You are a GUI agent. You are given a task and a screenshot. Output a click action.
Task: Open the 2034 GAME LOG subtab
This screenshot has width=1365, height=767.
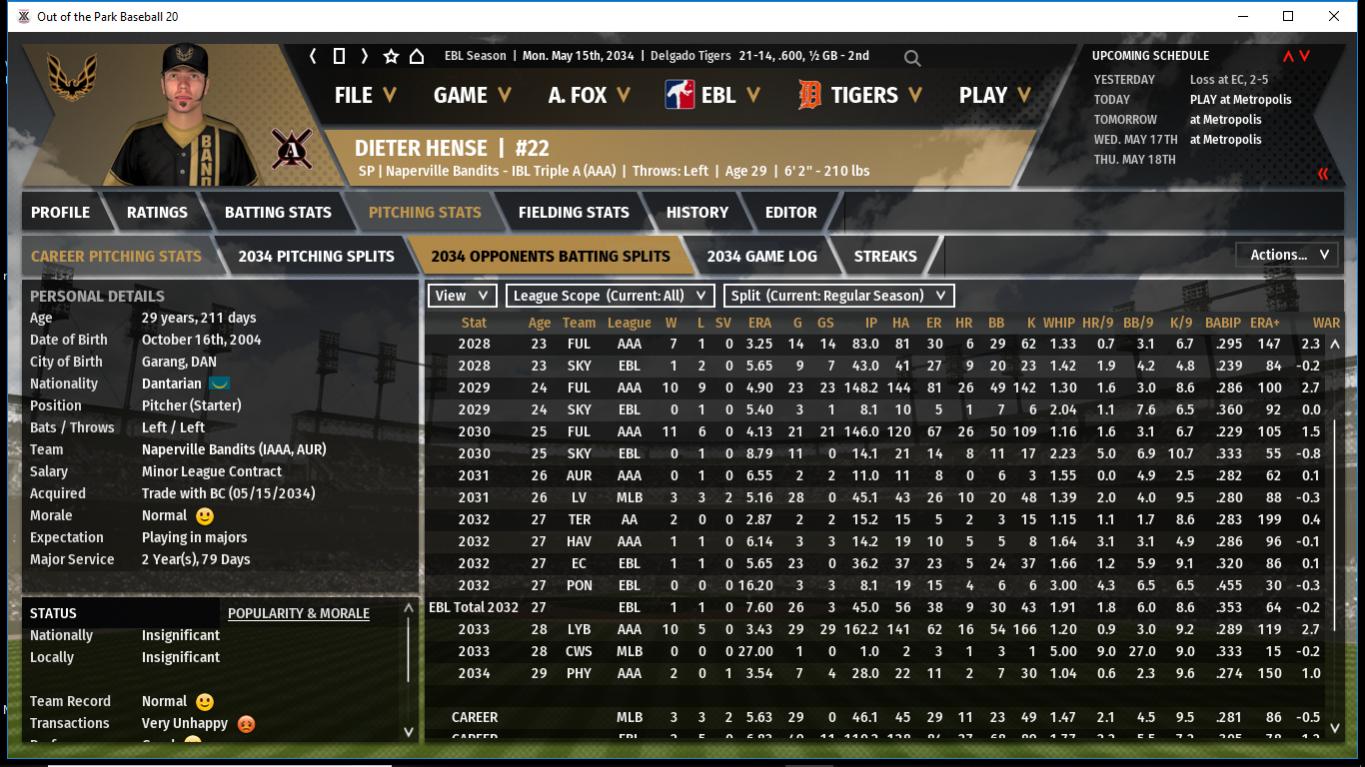pos(762,256)
